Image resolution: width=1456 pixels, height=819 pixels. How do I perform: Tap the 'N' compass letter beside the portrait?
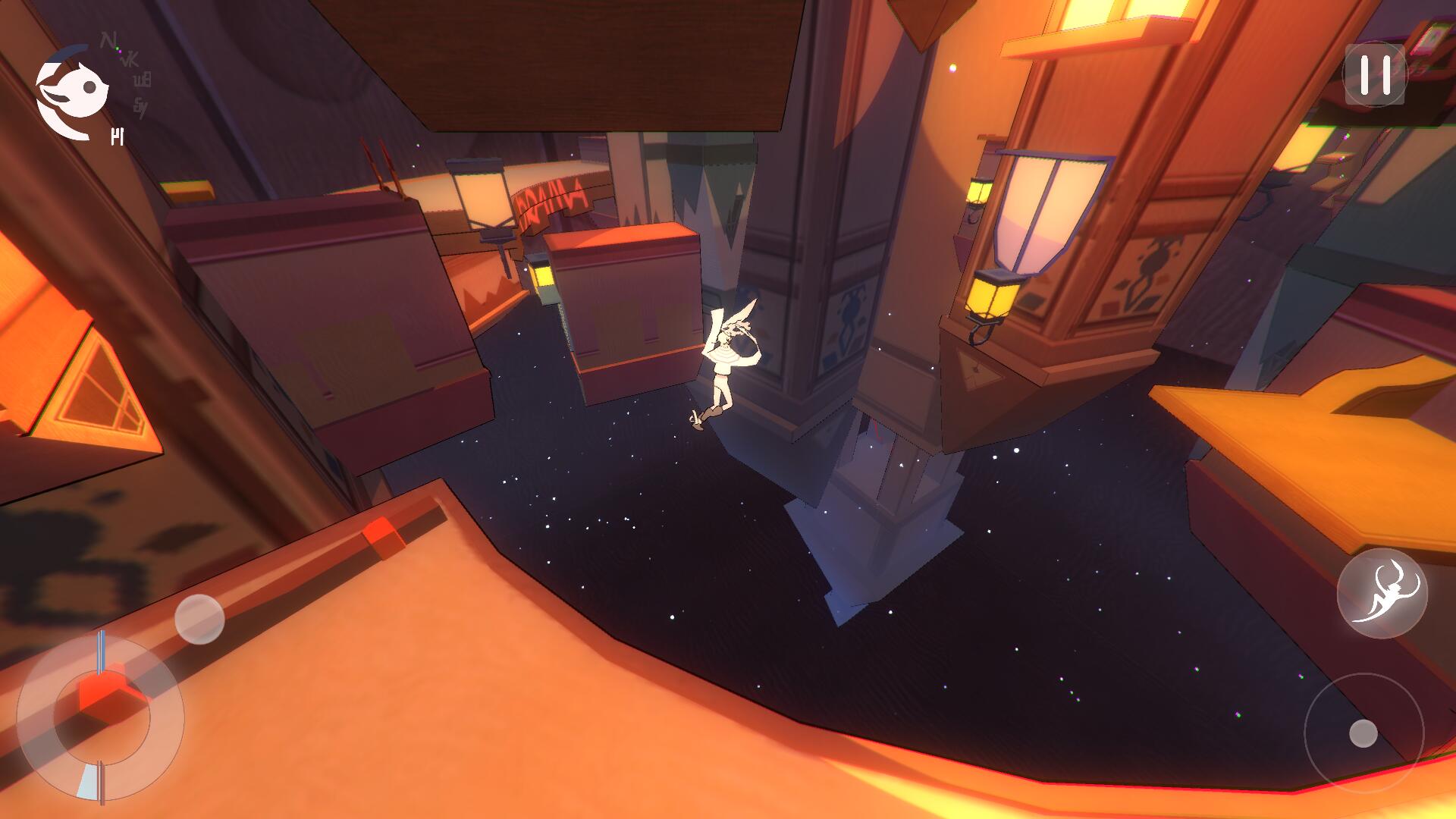coord(107,38)
